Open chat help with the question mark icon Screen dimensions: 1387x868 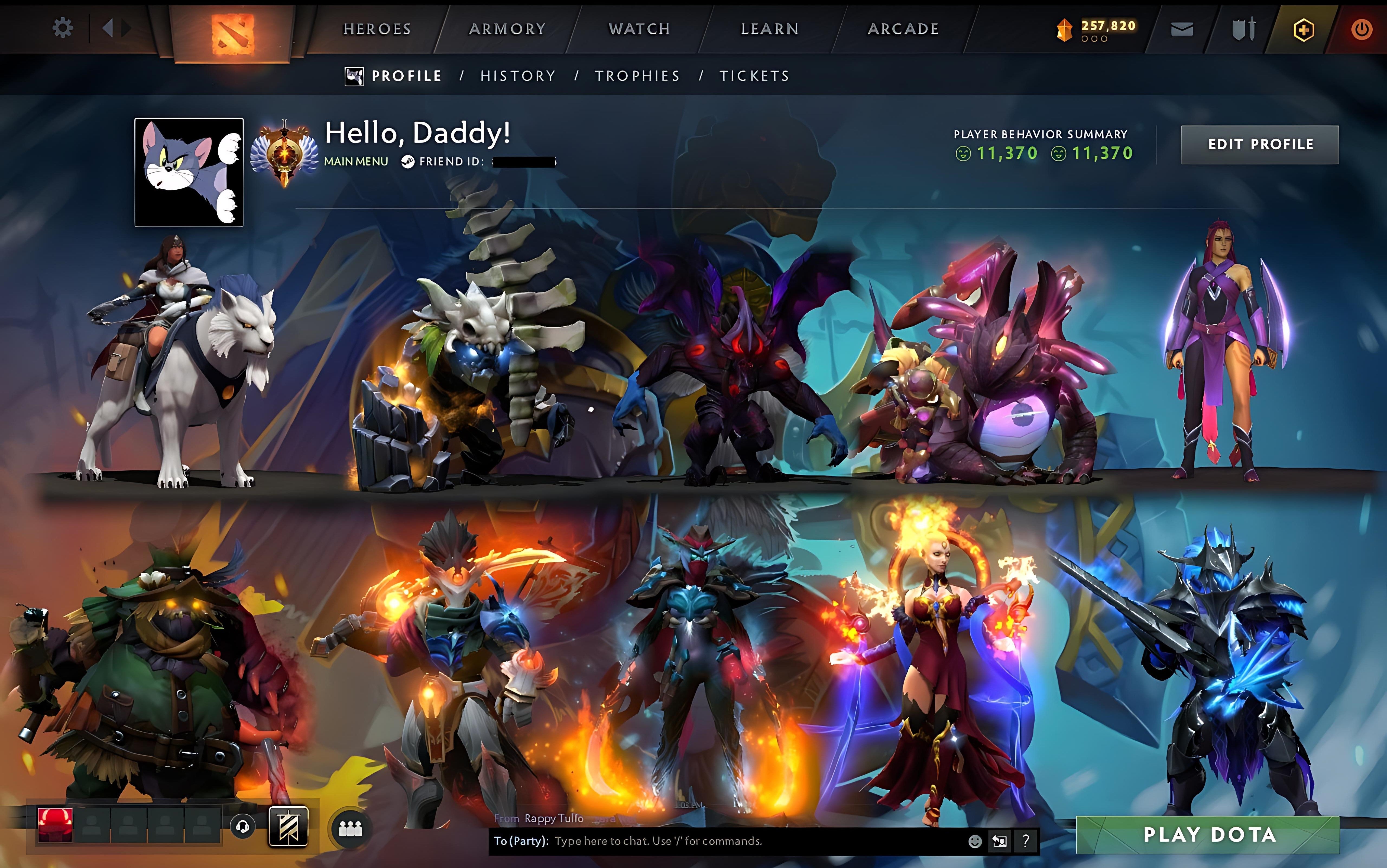tap(1025, 842)
